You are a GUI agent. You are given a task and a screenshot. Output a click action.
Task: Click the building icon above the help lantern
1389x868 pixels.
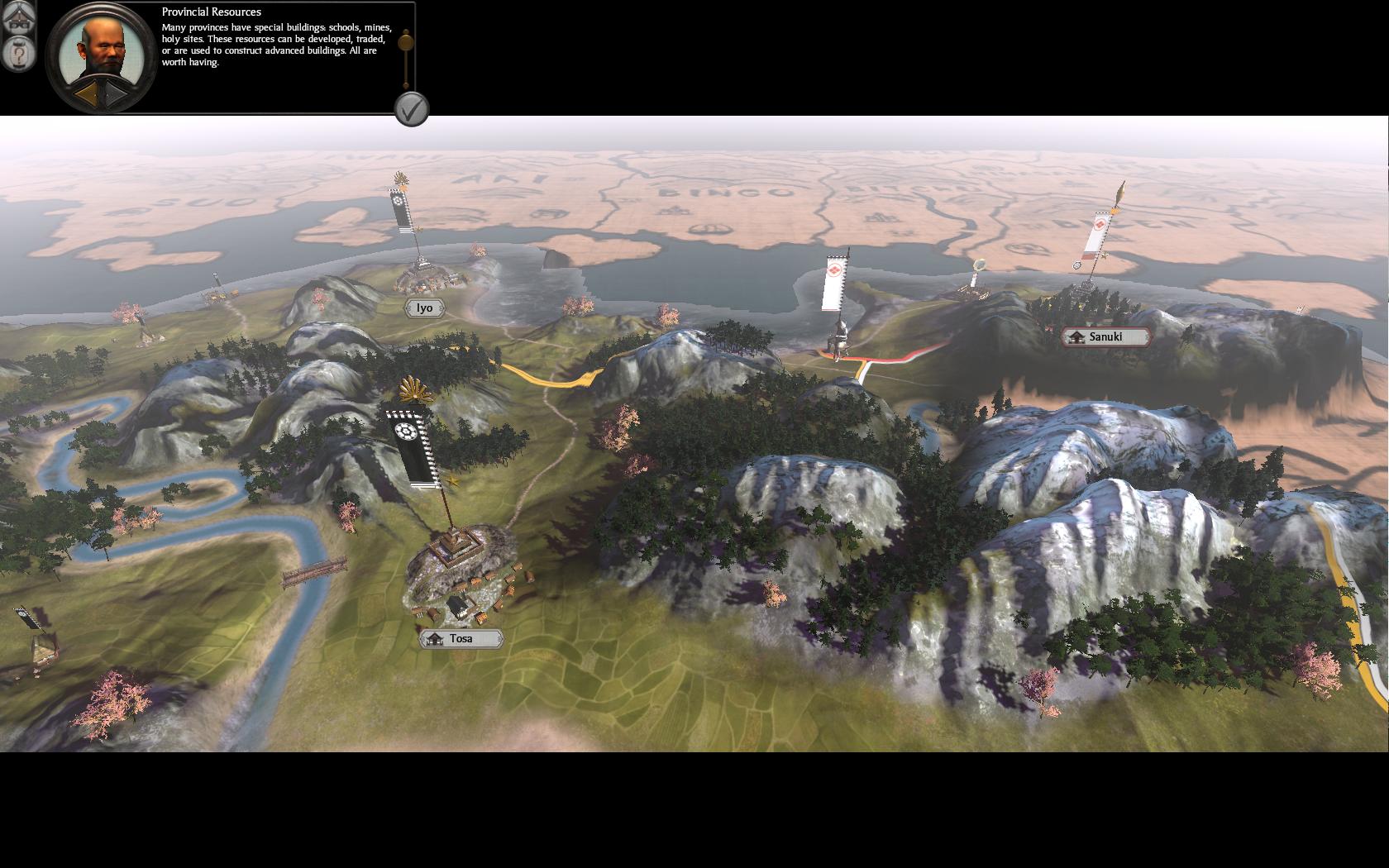point(18,17)
